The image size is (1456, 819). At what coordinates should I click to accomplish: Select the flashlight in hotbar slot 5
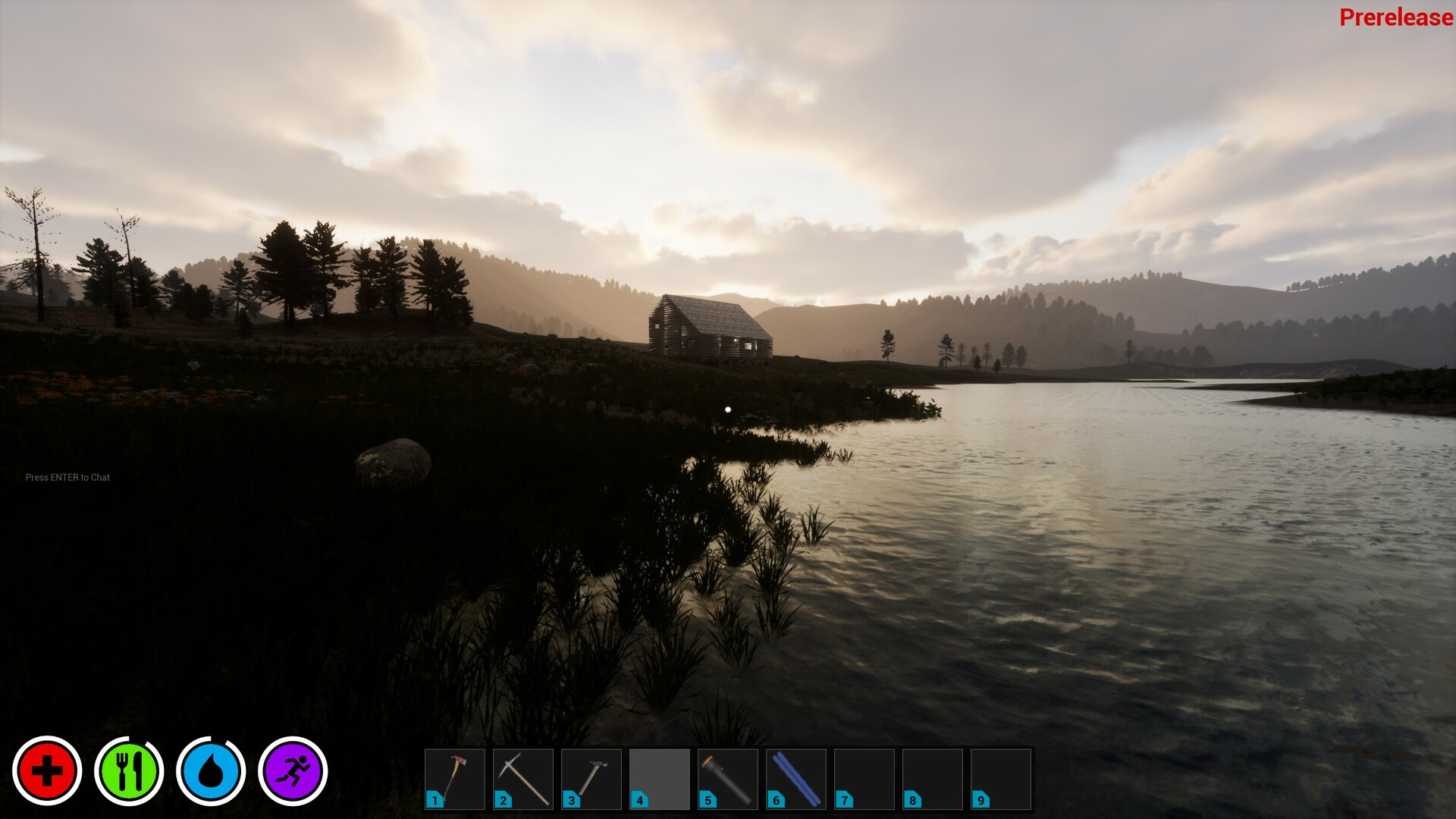pos(728,778)
